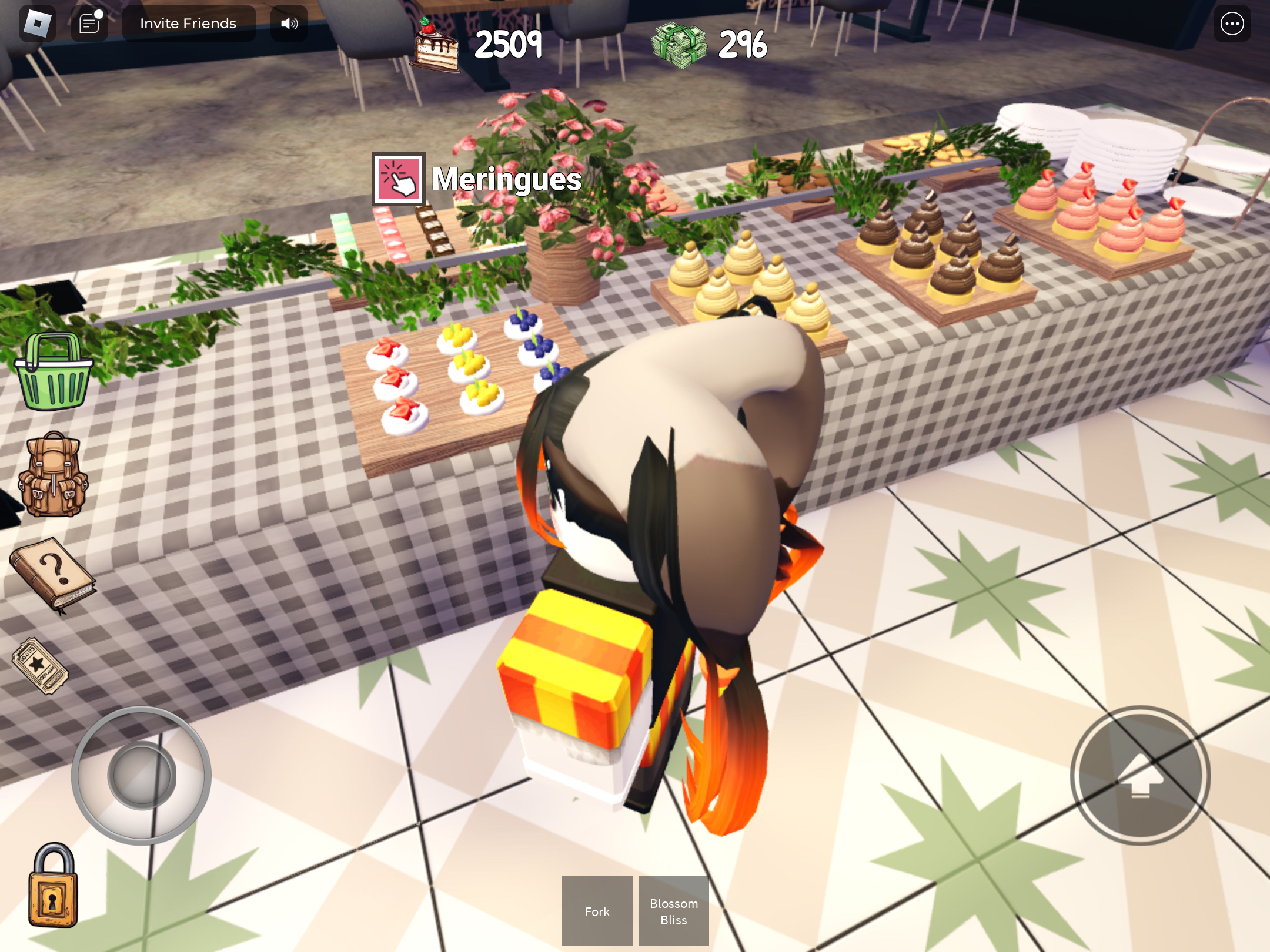Image resolution: width=1270 pixels, height=952 pixels.
Task: Tap the Meringues interaction prompt
Action: pos(399,179)
